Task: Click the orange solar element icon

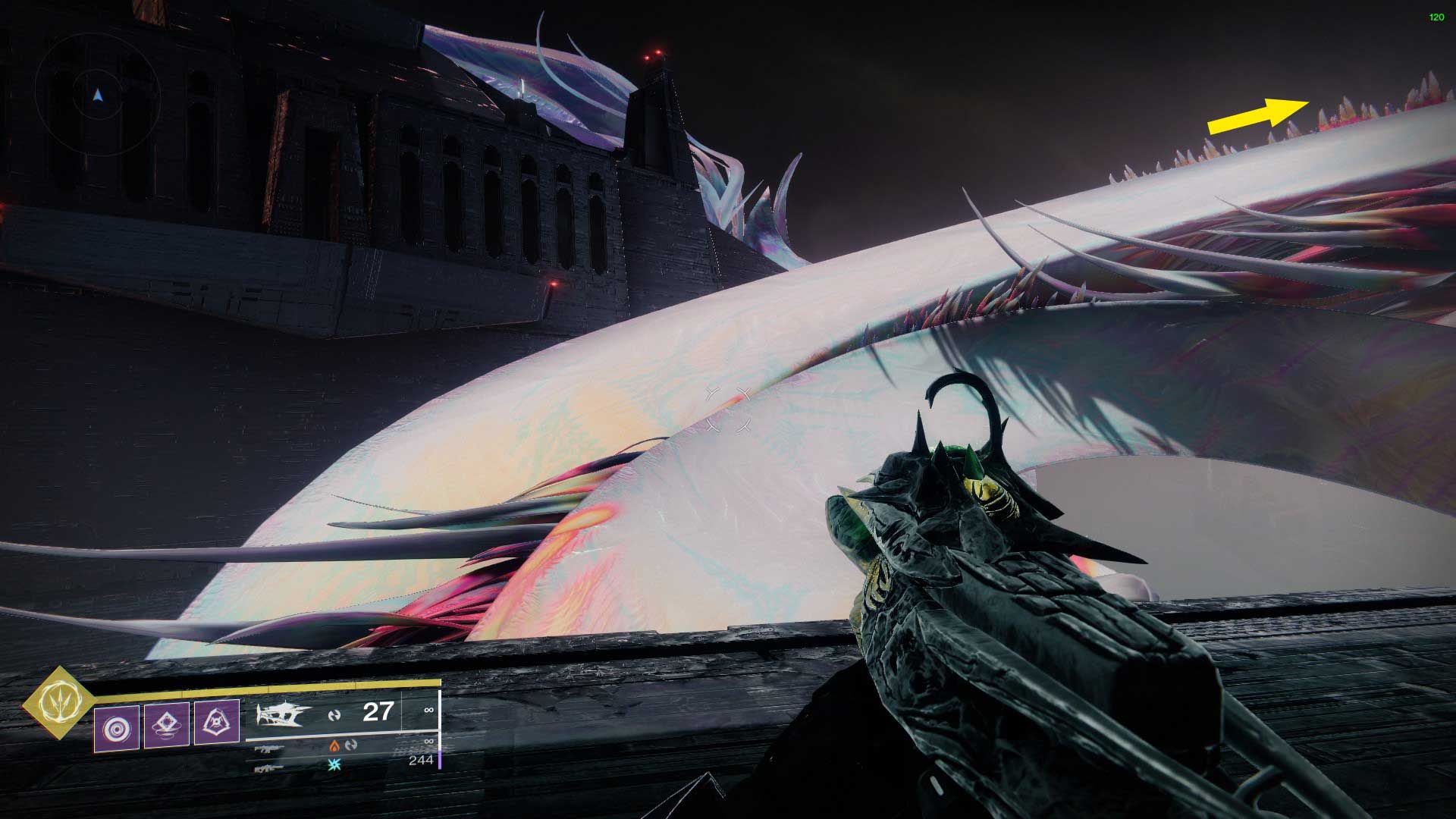Action: pyautogui.click(x=334, y=746)
